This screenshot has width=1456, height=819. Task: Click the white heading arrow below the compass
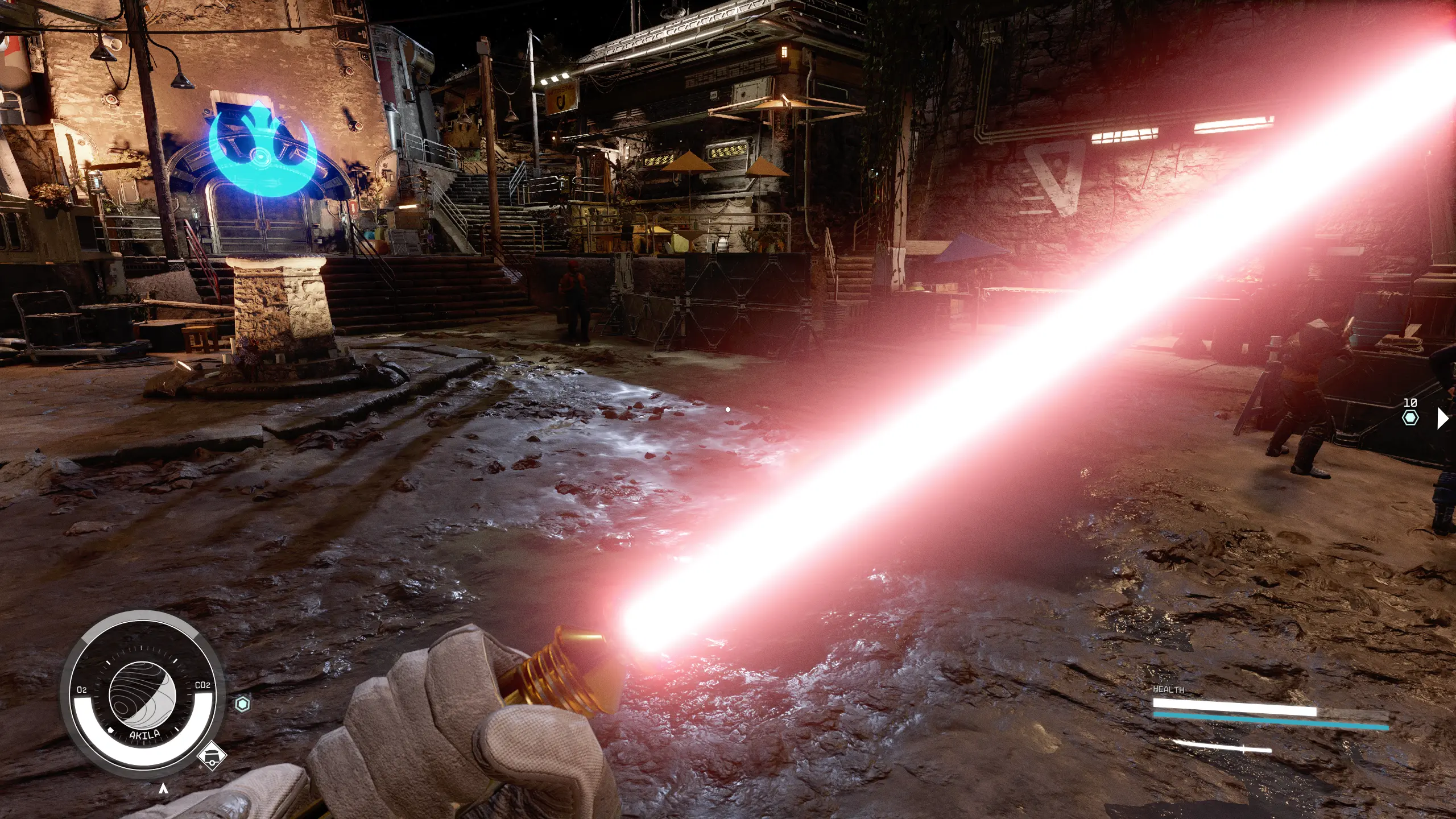point(163,788)
